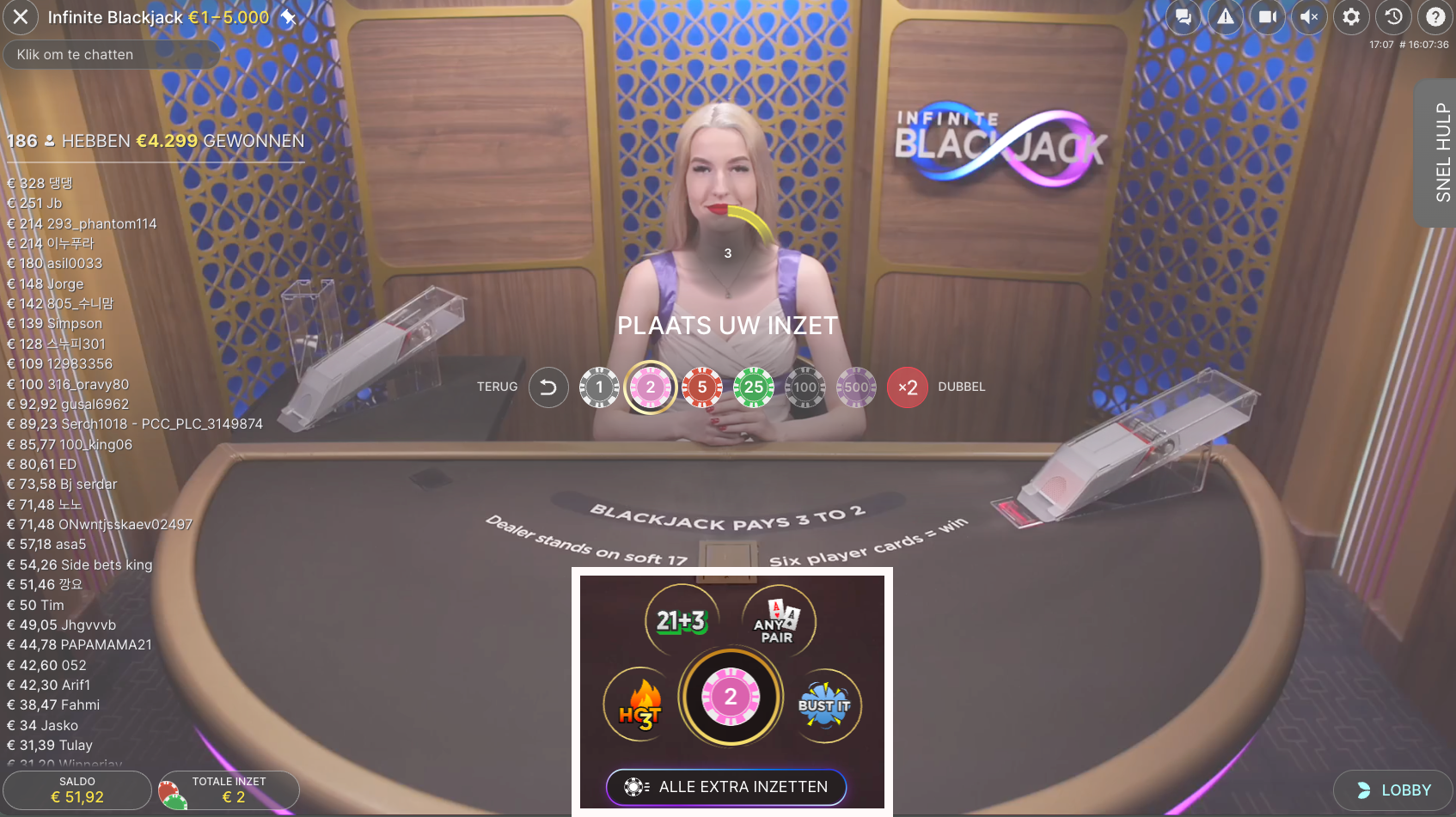Image resolution: width=1456 pixels, height=817 pixels.
Task: Choose the purple 500 chip
Action: [856, 387]
